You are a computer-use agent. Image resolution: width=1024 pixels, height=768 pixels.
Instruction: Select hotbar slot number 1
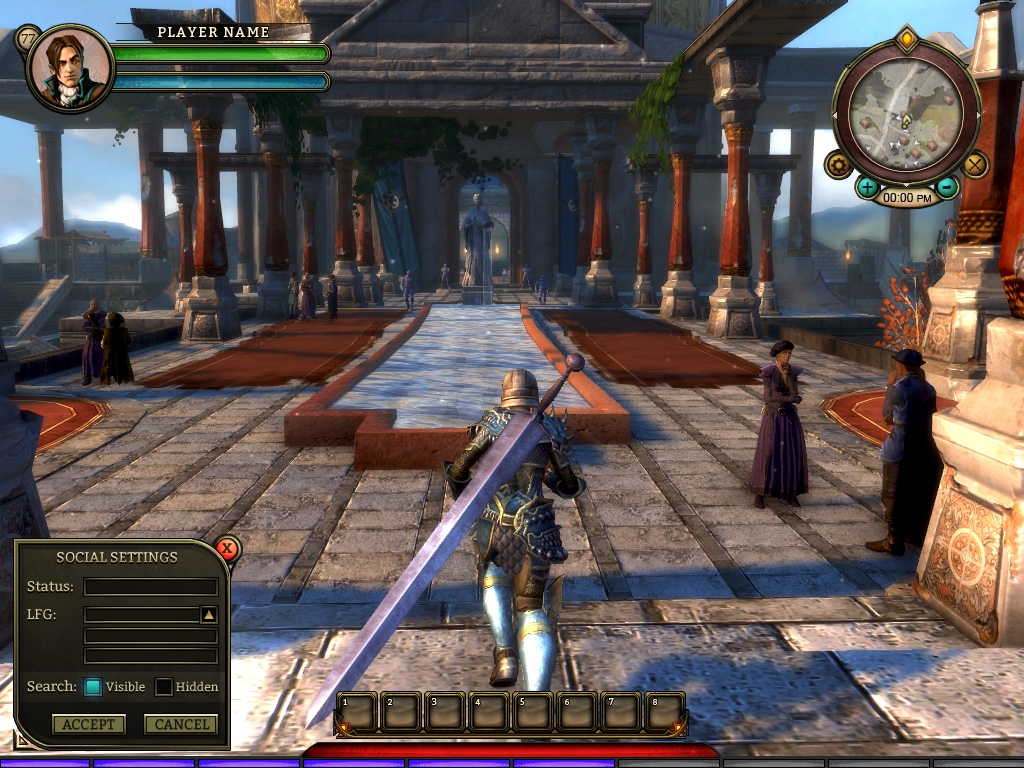(357, 712)
